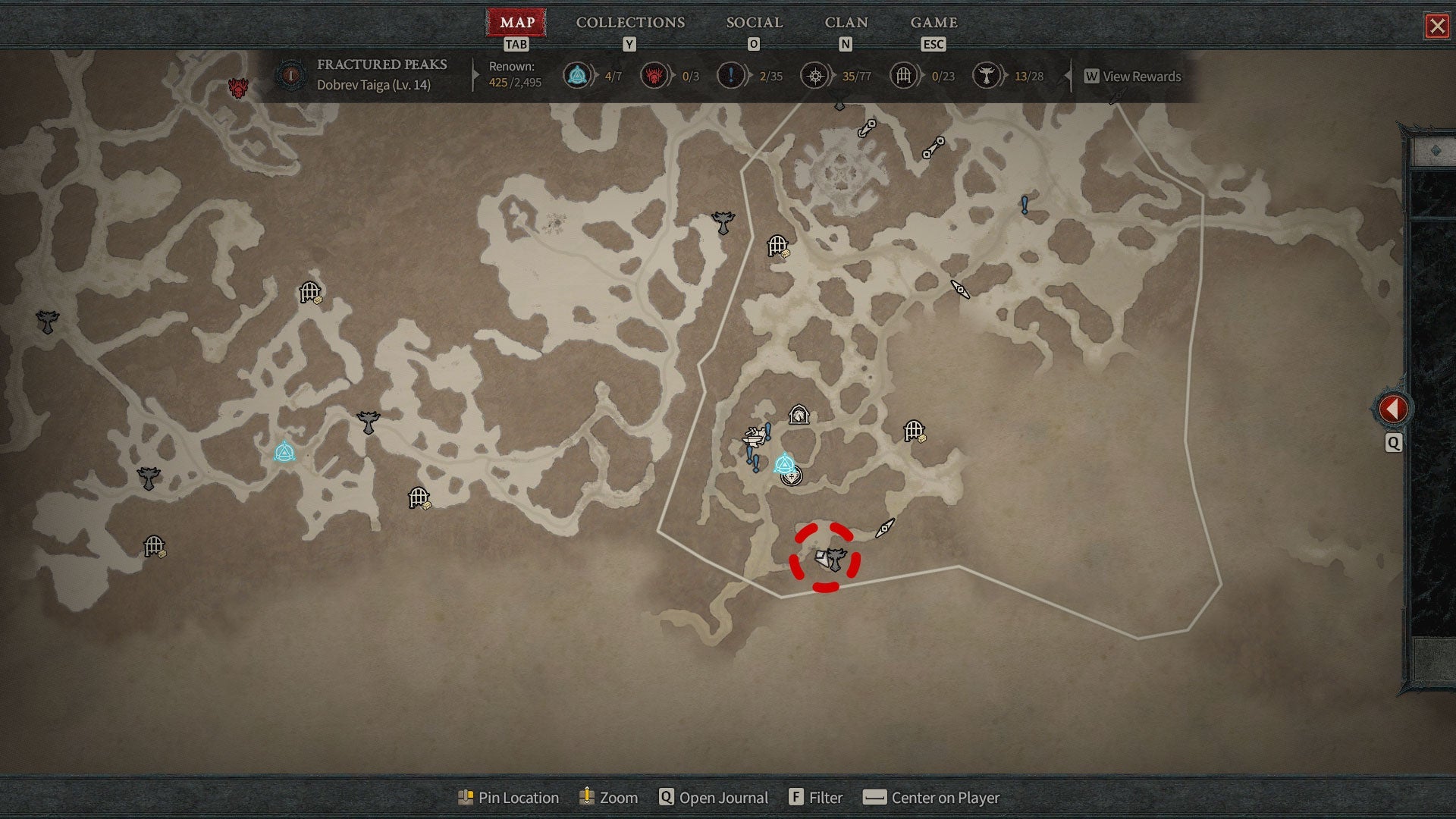Switch to the Map tab
The height and width of the screenshot is (819, 1456).
pyautogui.click(x=516, y=23)
